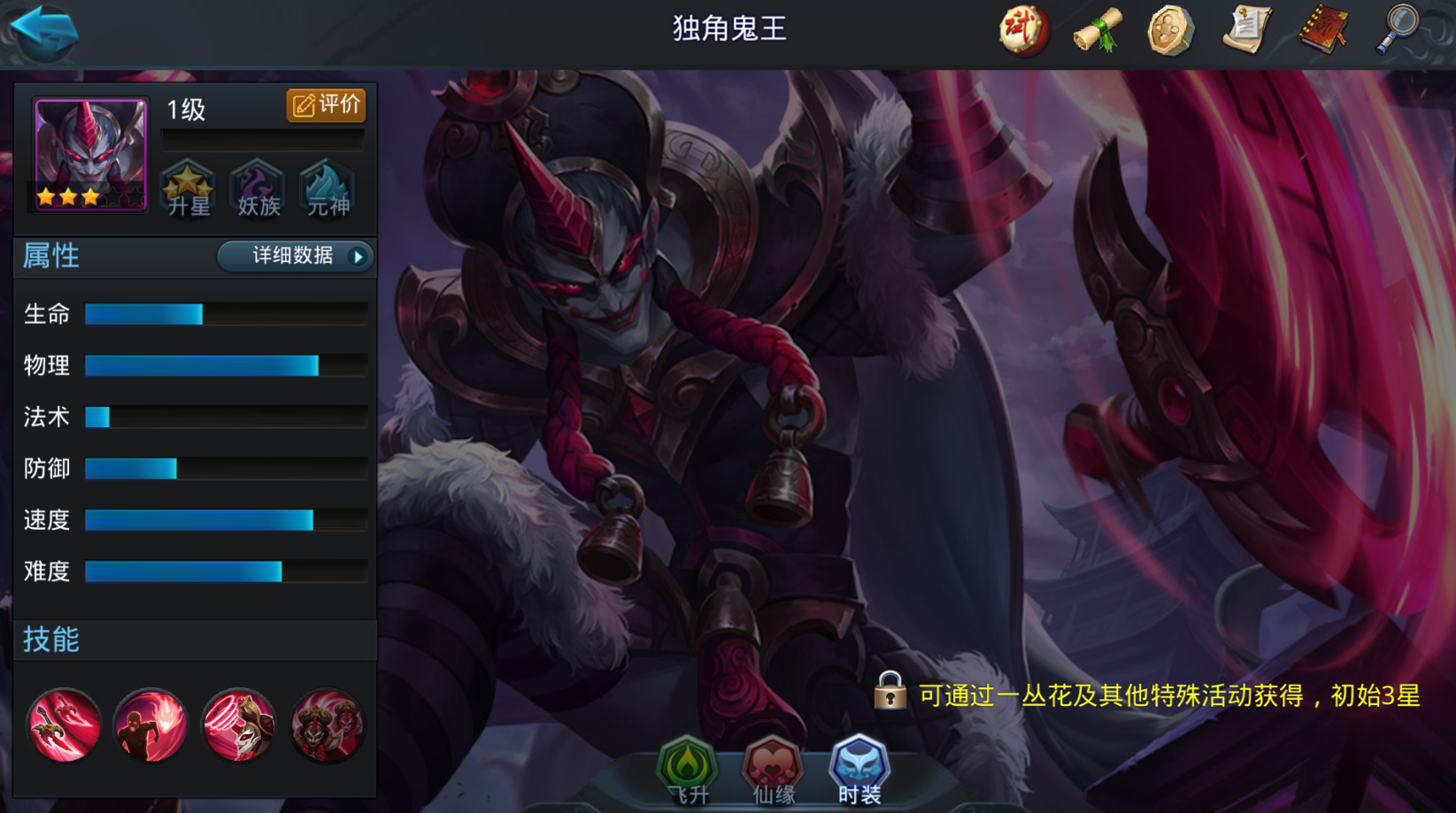Open the 升星 (Star Upgrade) panel
This screenshot has width=1456, height=813.
pyautogui.click(x=186, y=188)
